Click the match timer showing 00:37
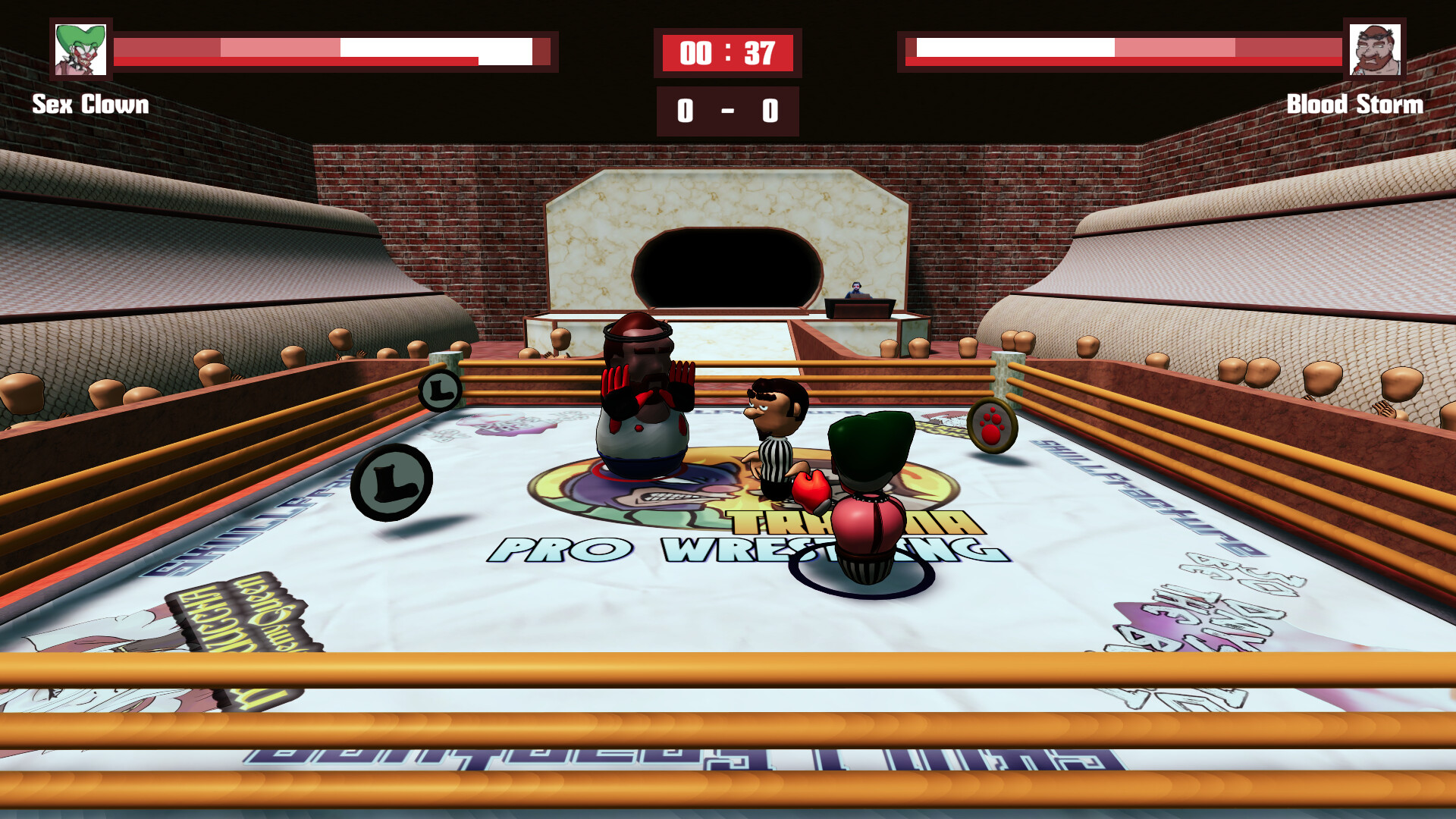The width and height of the screenshot is (1456, 819). coord(726,52)
